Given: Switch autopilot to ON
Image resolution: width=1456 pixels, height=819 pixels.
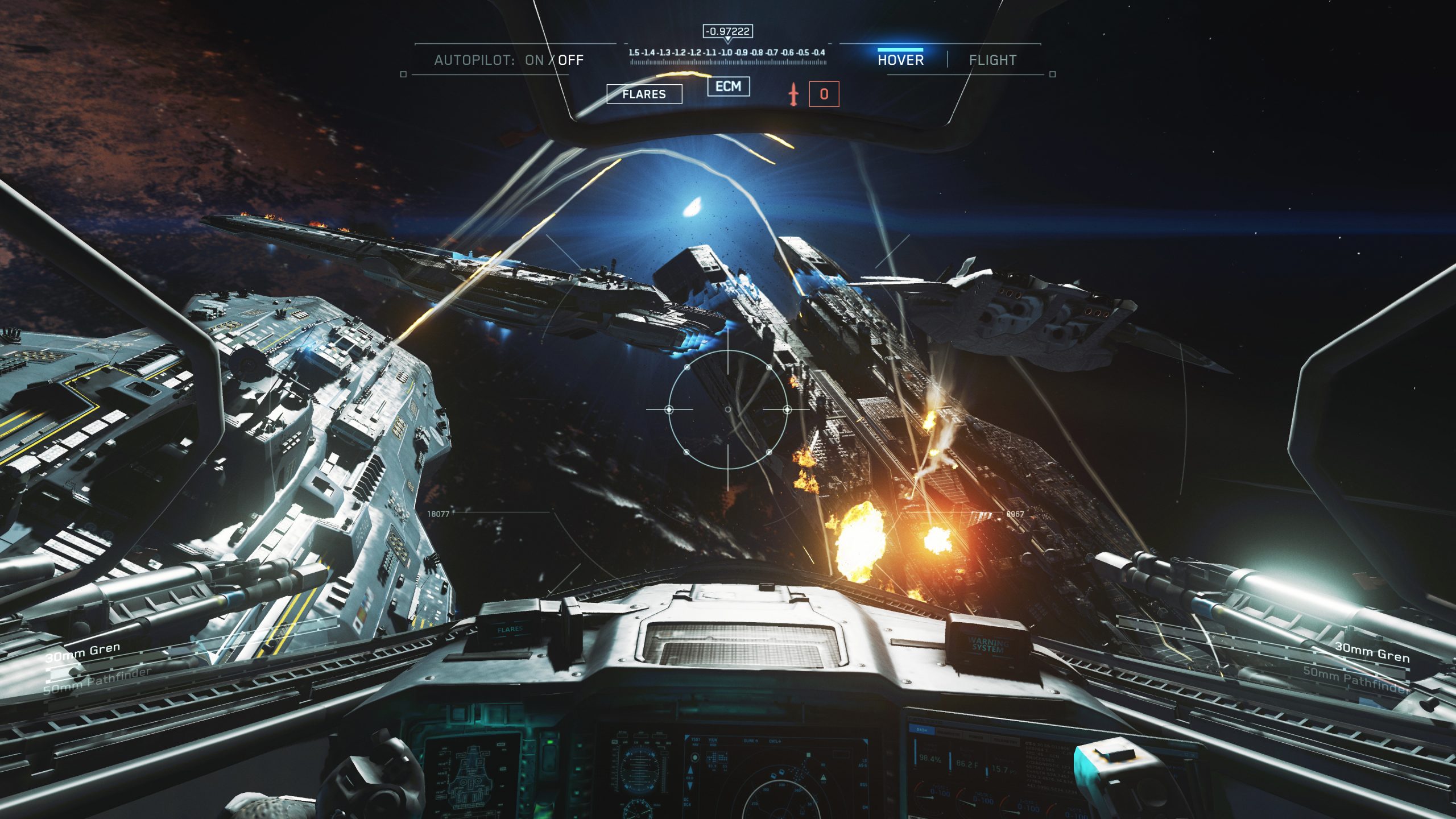Looking at the screenshot, I should click(x=534, y=60).
